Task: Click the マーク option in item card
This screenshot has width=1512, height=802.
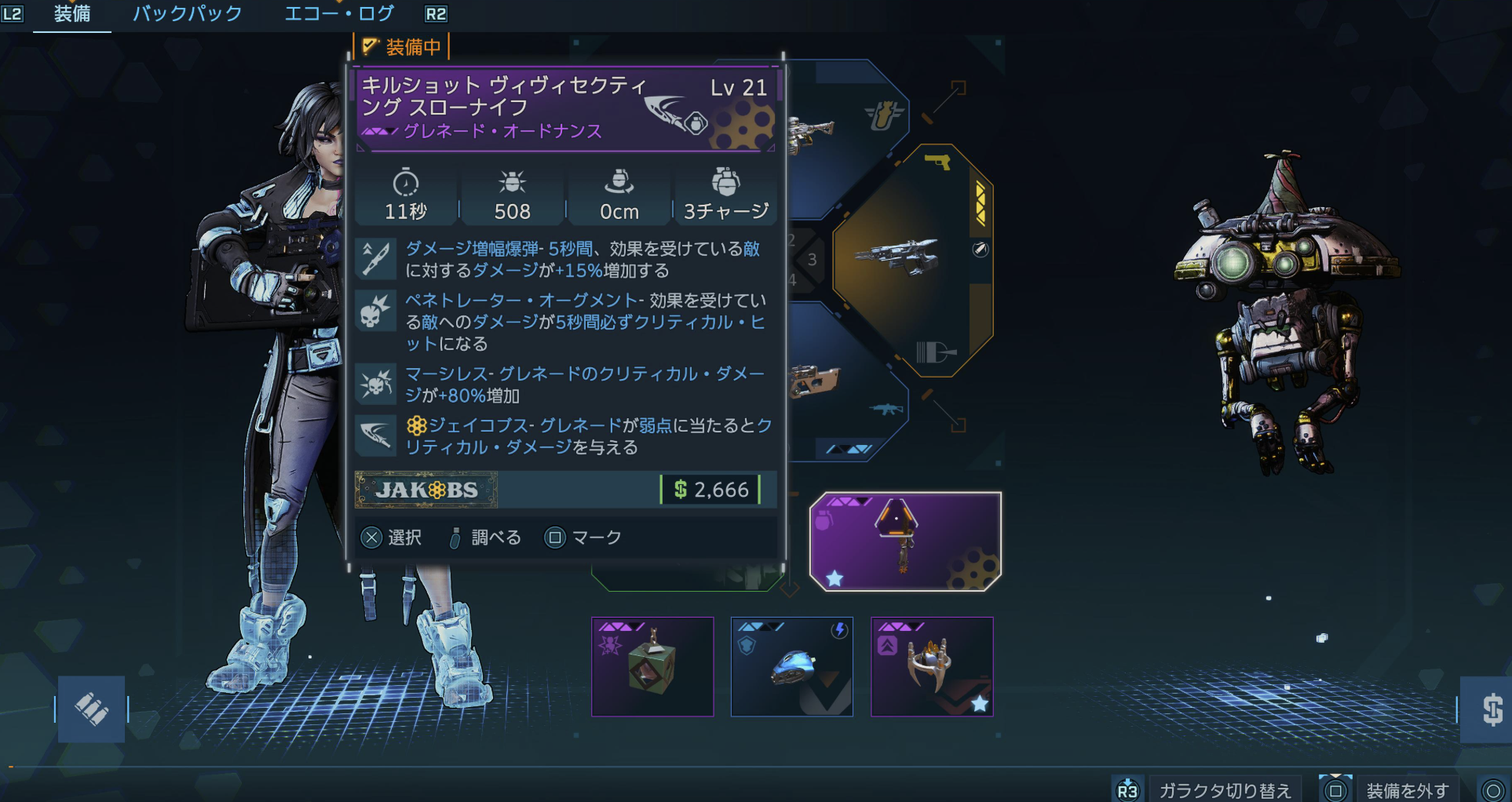Action: pos(583,538)
